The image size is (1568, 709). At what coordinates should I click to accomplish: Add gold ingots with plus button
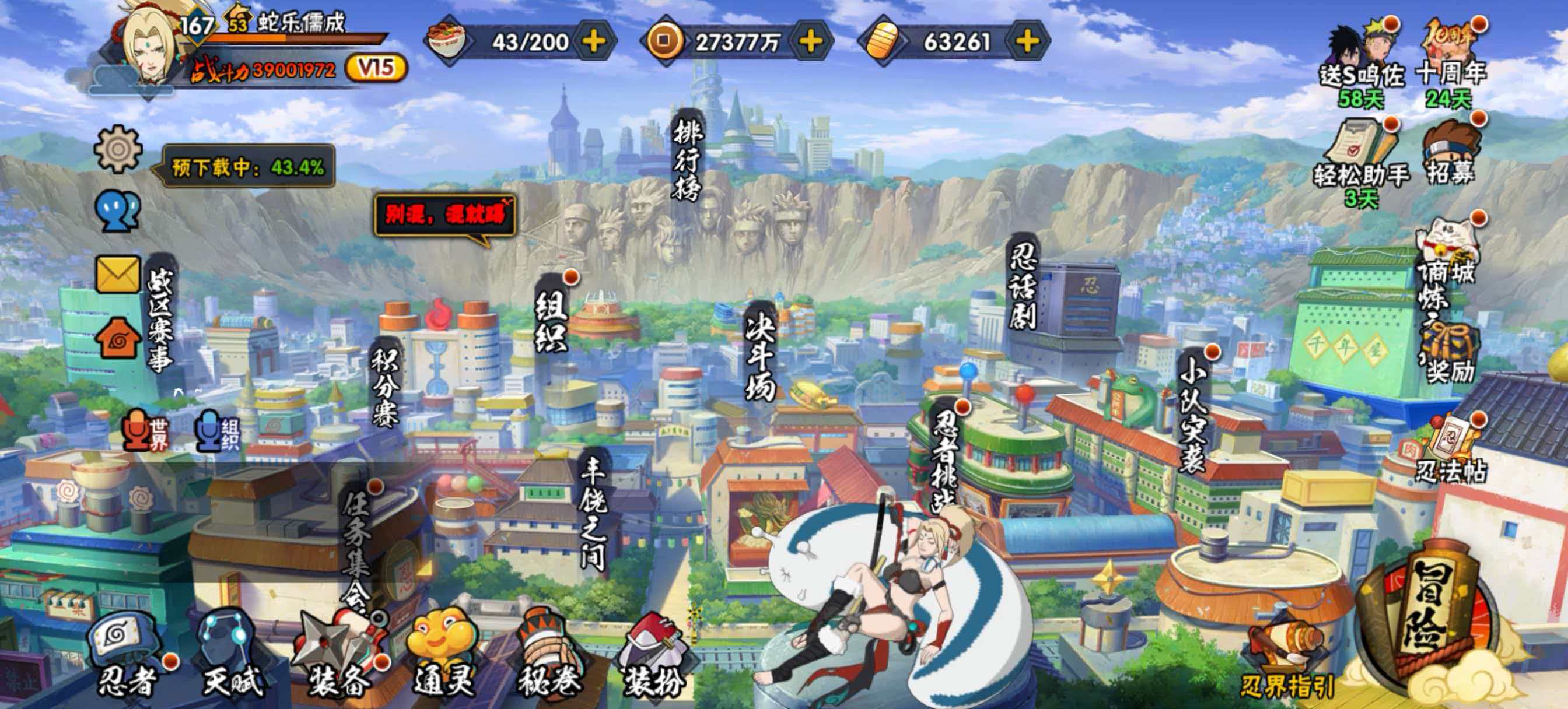coord(1027,41)
